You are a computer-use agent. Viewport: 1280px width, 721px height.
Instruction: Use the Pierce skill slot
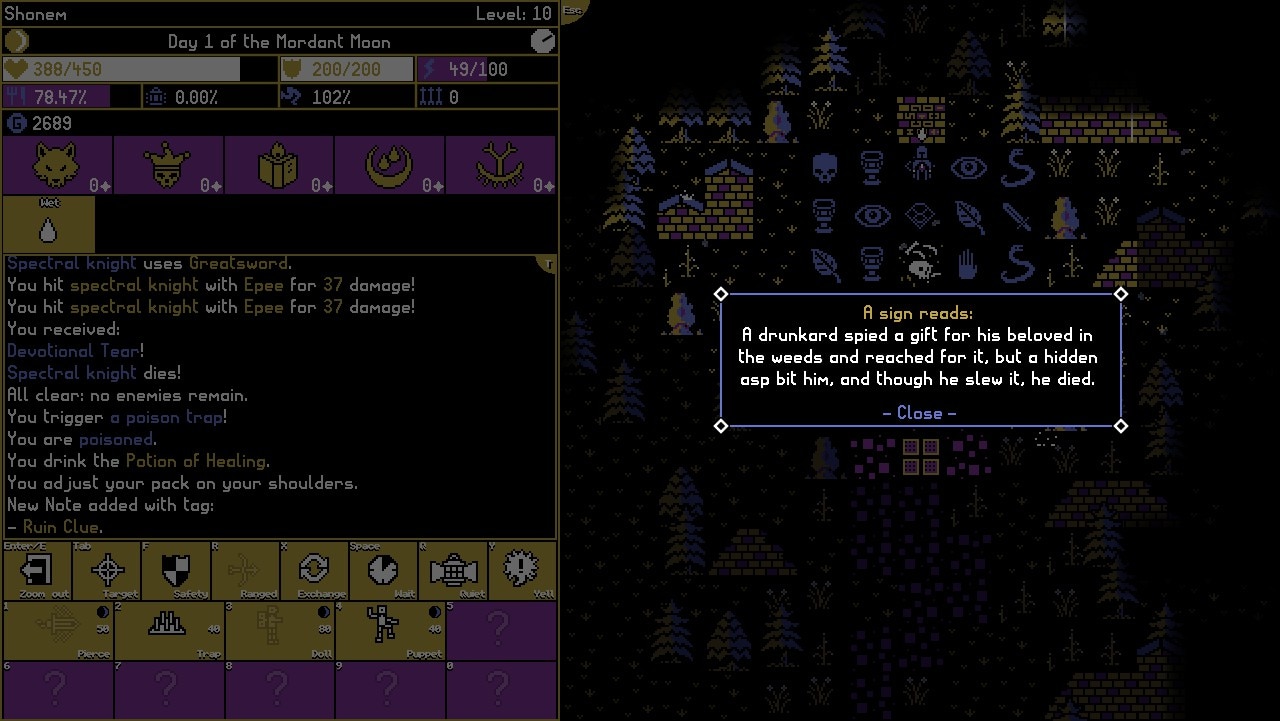(58, 630)
